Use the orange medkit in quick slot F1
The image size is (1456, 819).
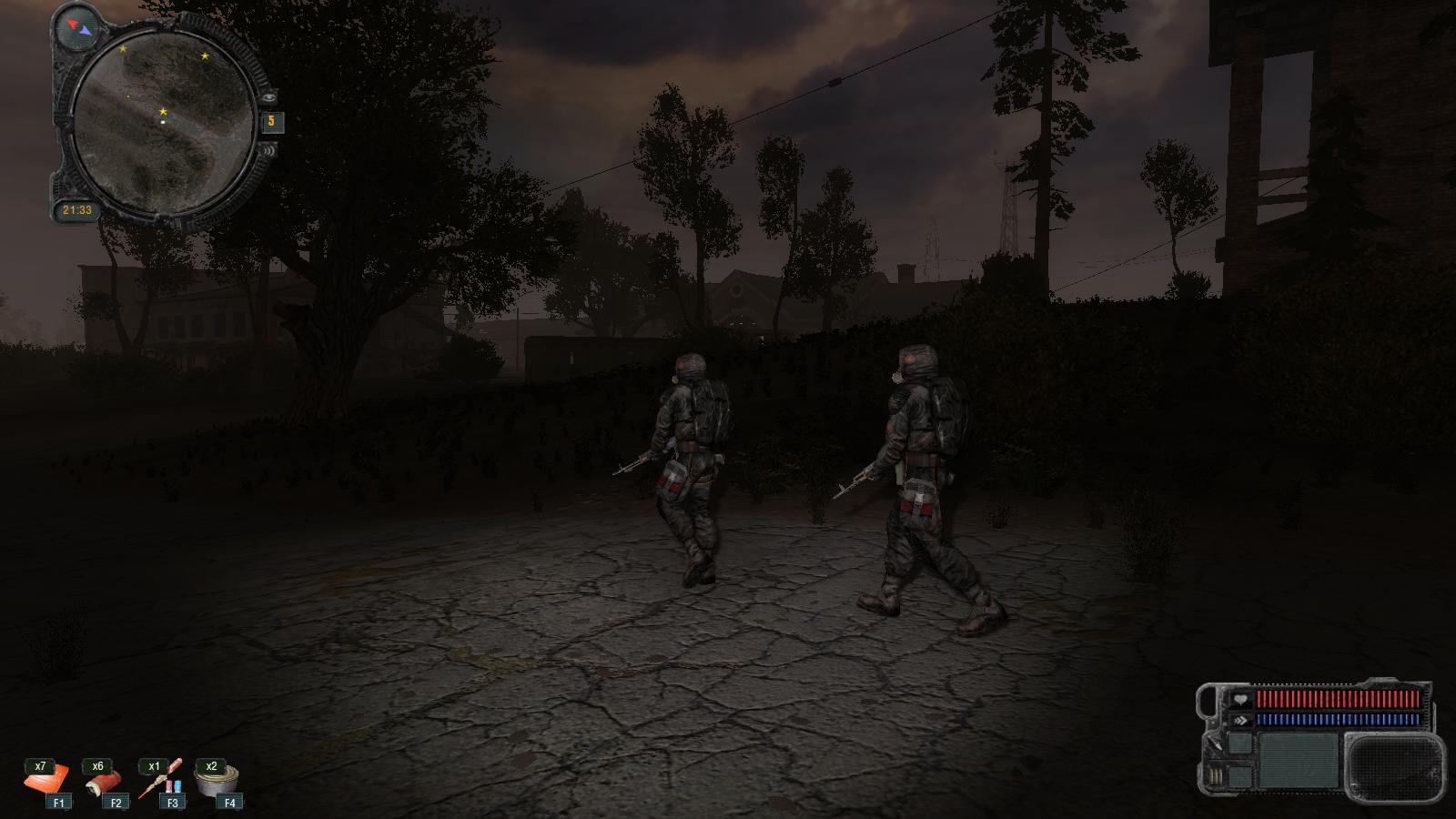(45, 782)
